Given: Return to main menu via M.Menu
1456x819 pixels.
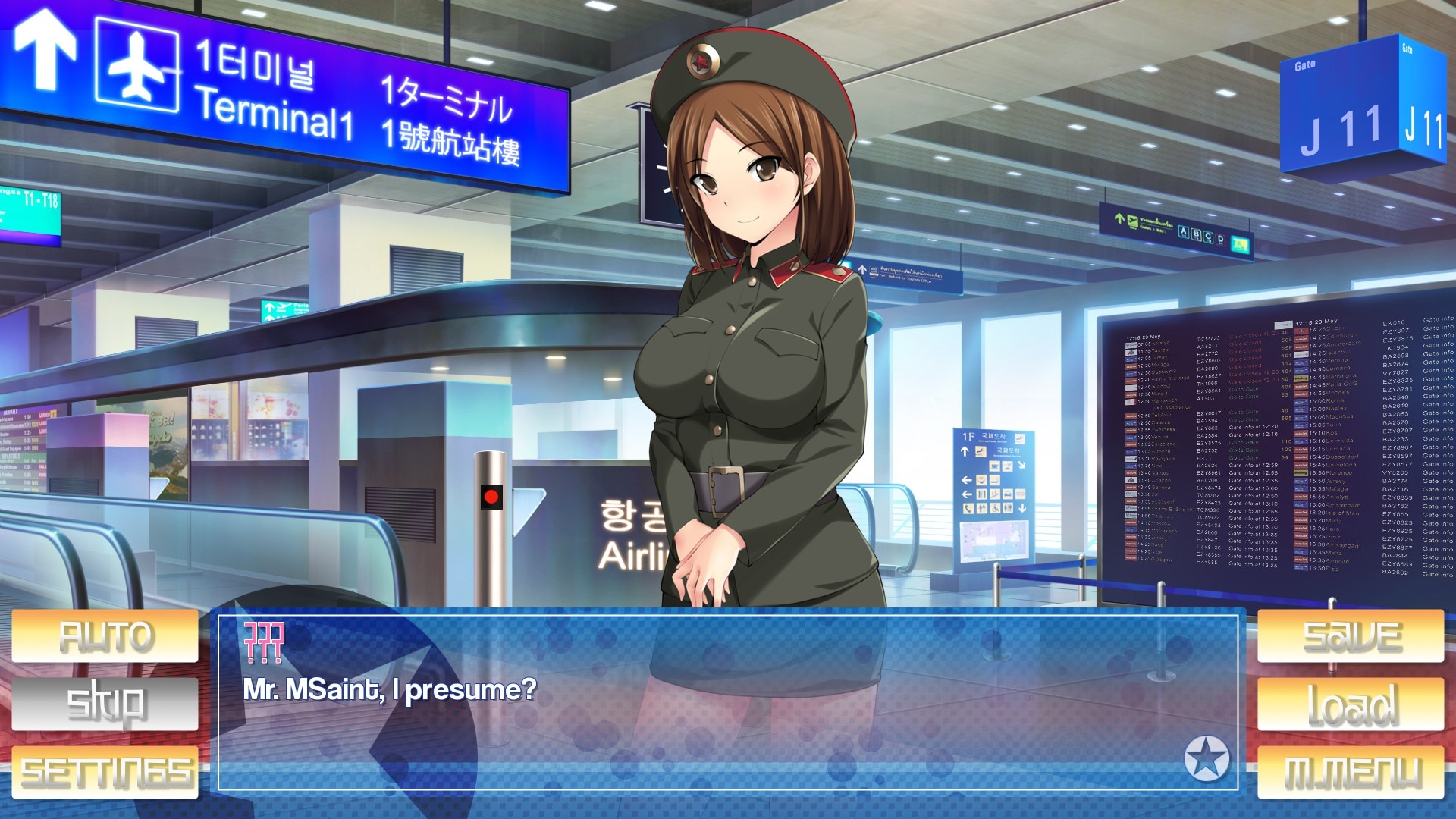Looking at the screenshot, I should pyautogui.click(x=1351, y=771).
